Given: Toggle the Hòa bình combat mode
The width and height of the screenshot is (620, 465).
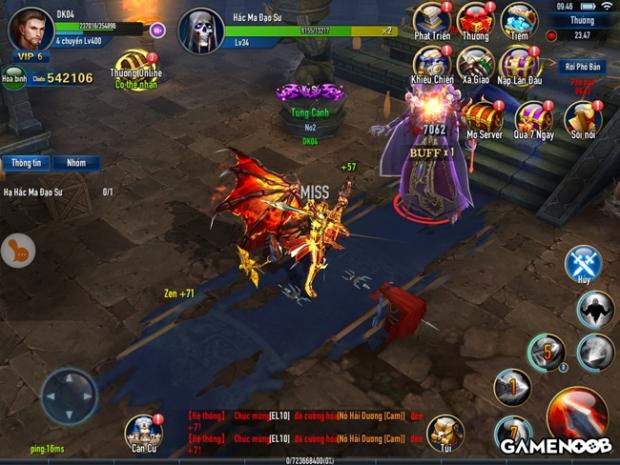Looking at the screenshot, I should [x=13, y=78].
